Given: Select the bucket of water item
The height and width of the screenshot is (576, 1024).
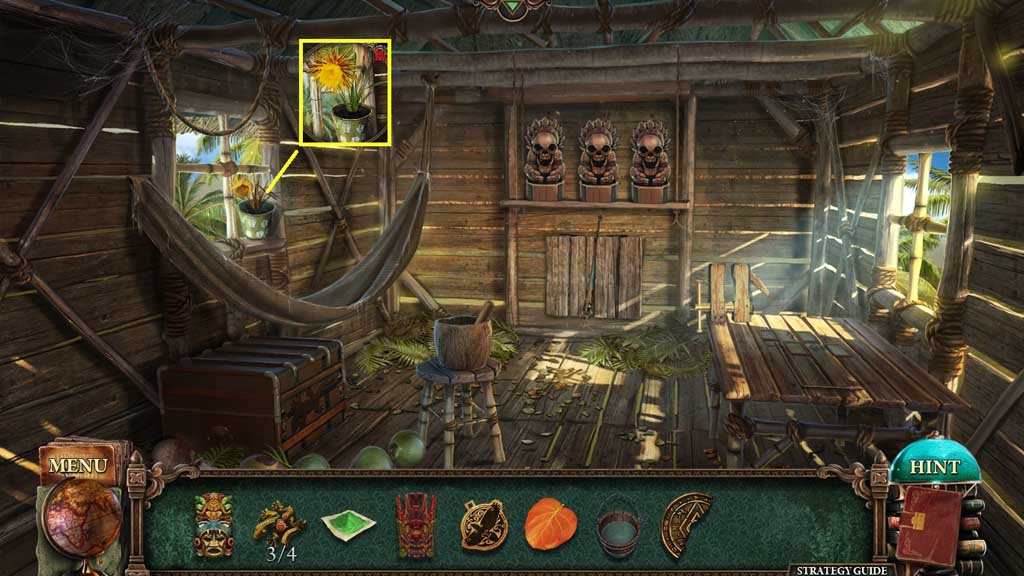Looking at the screenshot, I should 617,525.
